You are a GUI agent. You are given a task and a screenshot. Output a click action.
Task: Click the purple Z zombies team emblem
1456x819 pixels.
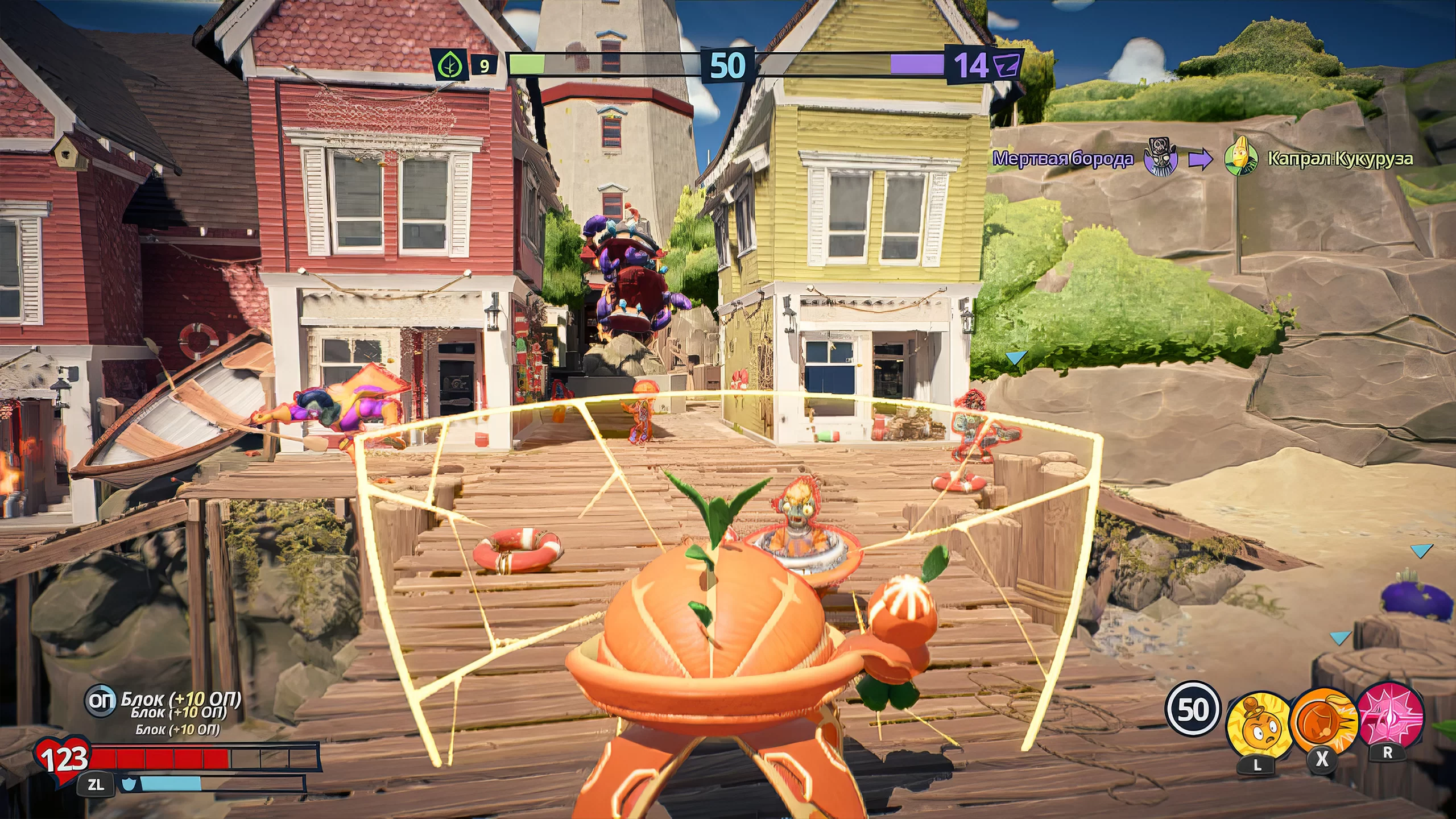(1006, 65)
